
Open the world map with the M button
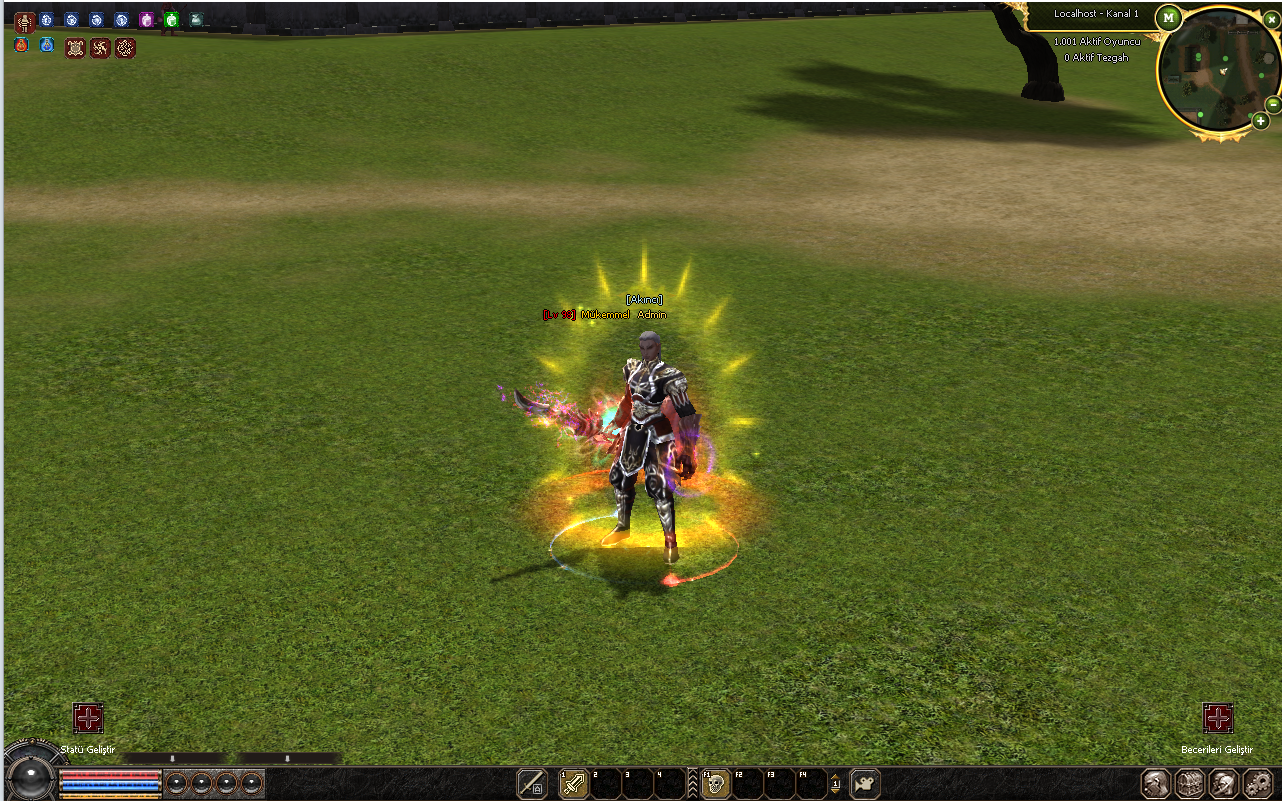(1168, 18)
